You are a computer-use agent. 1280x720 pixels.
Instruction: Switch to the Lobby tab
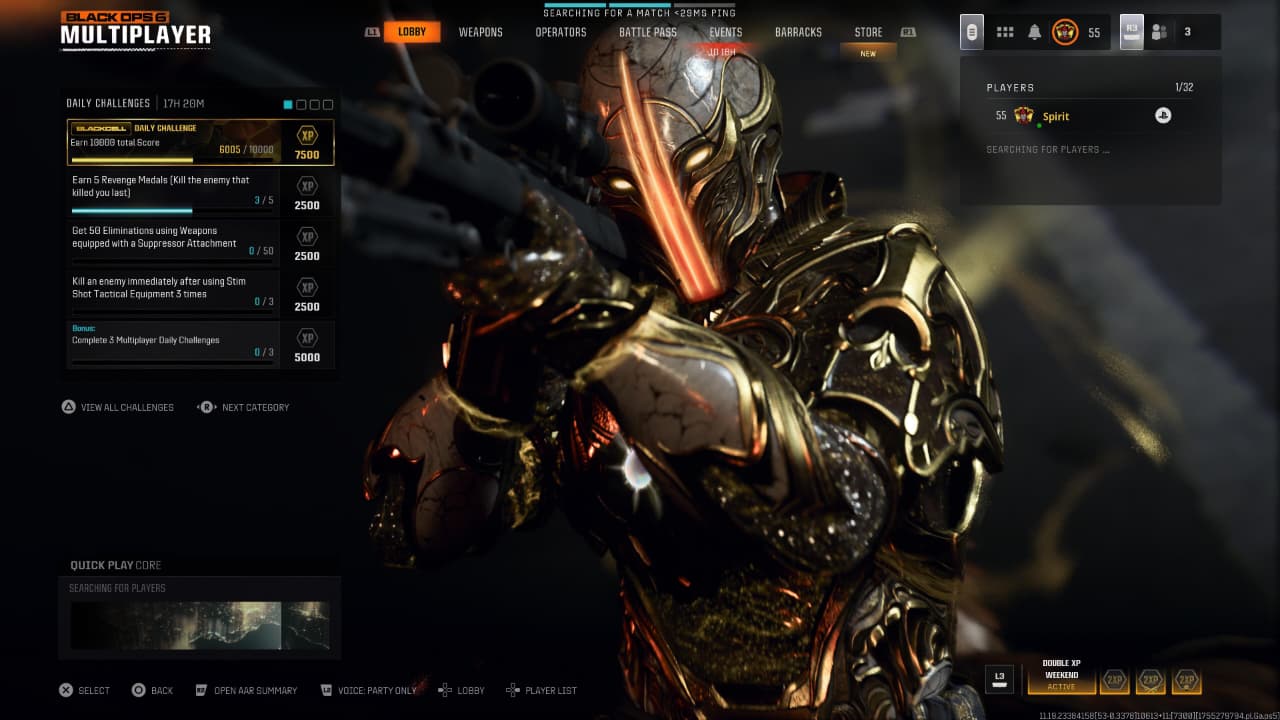(x=412, y=32)
